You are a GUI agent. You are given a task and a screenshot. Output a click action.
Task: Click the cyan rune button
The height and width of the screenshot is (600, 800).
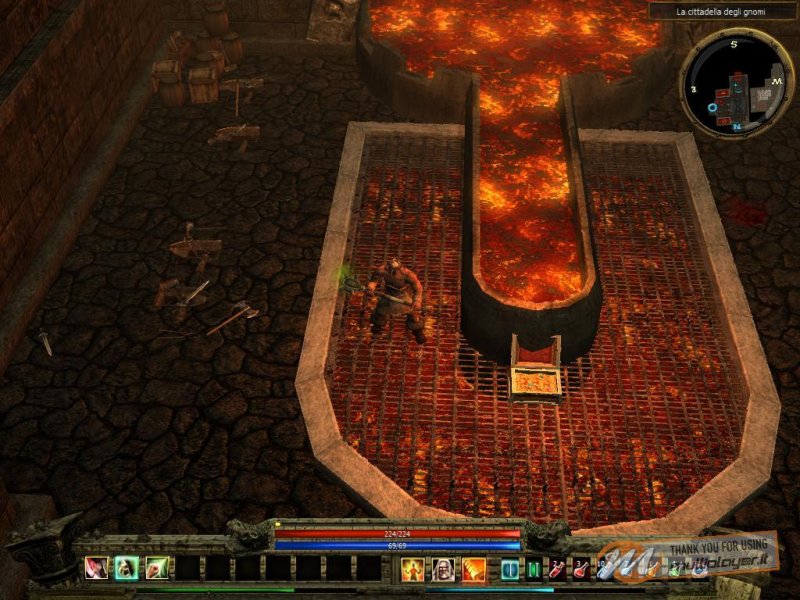510,570
